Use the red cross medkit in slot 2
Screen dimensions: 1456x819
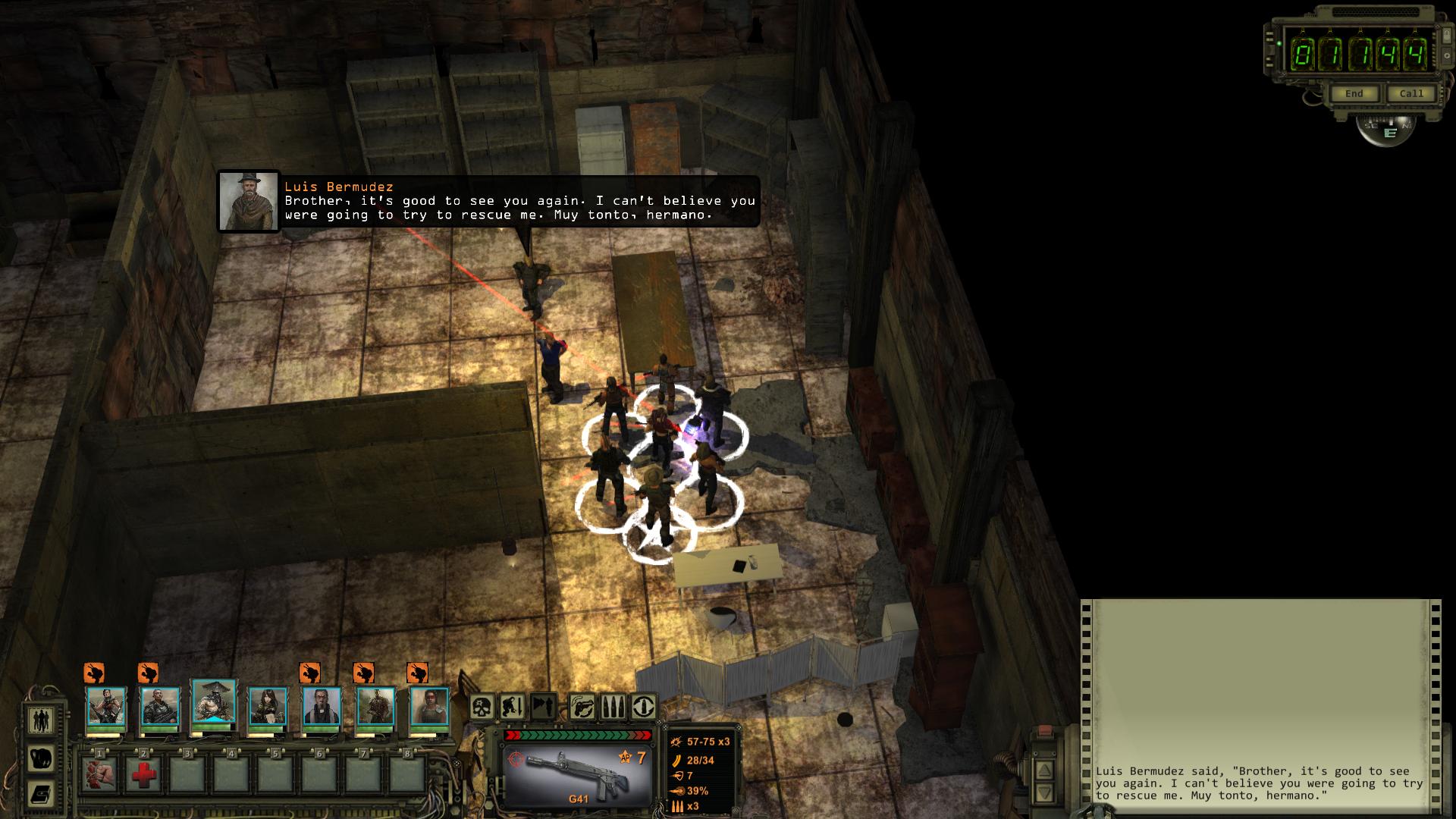(x=143, y=774)
